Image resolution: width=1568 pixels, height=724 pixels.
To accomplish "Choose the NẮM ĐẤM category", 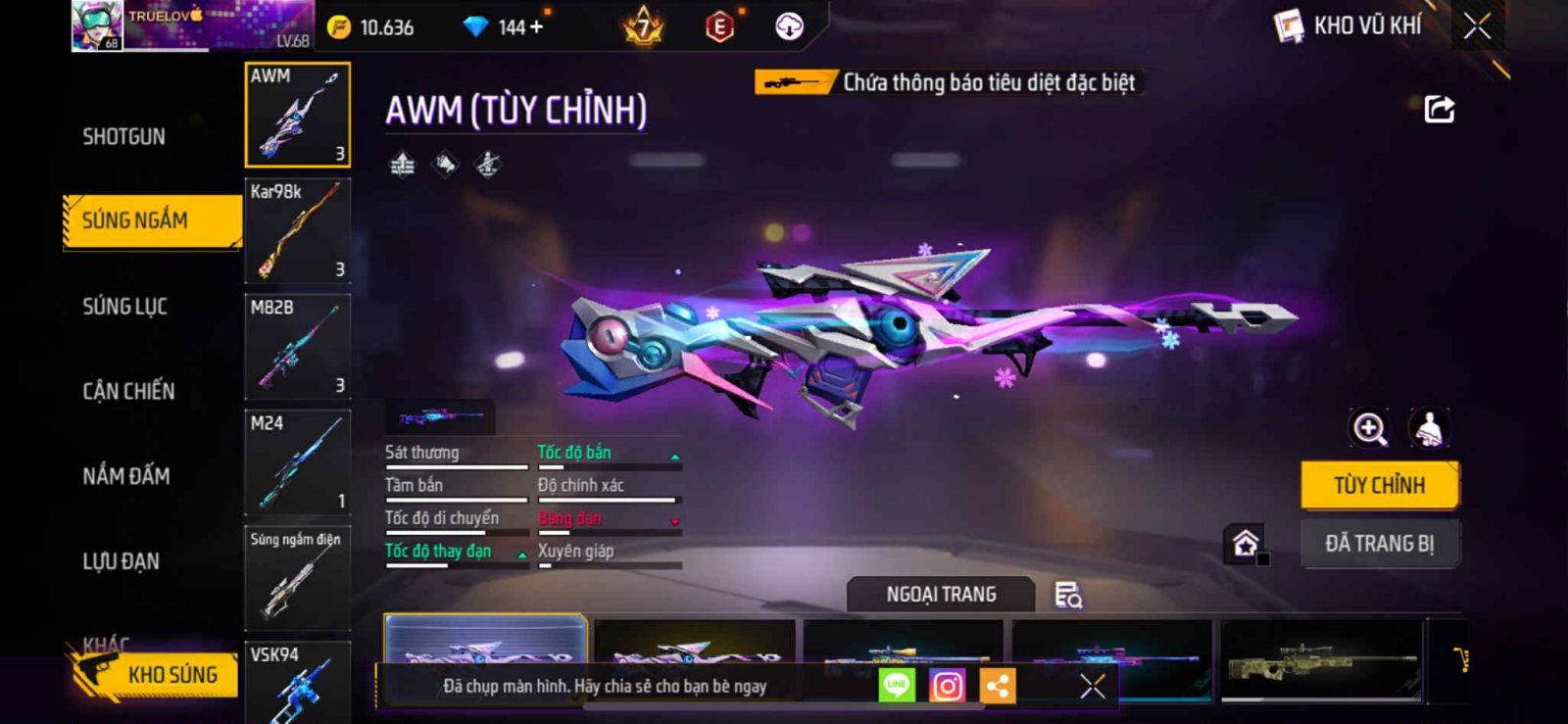I will click(126, 476).
